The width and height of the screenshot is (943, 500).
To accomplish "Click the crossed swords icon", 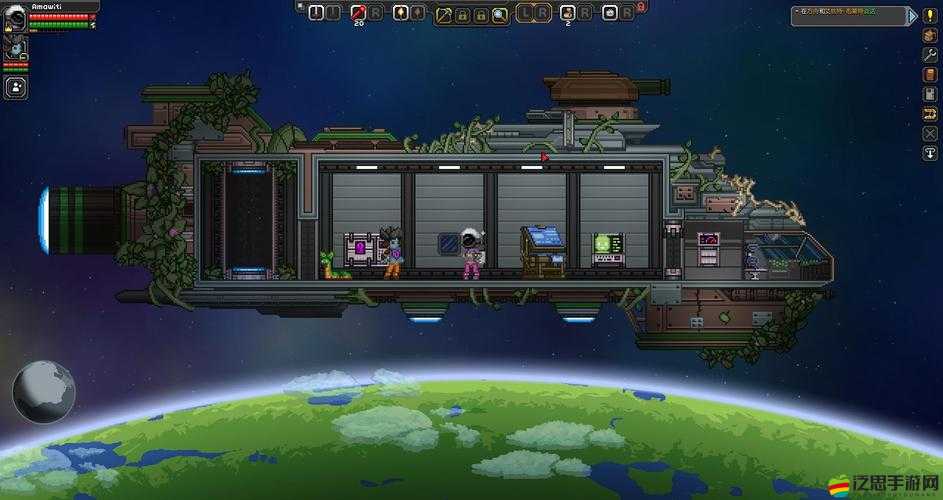I will [930, 133].
